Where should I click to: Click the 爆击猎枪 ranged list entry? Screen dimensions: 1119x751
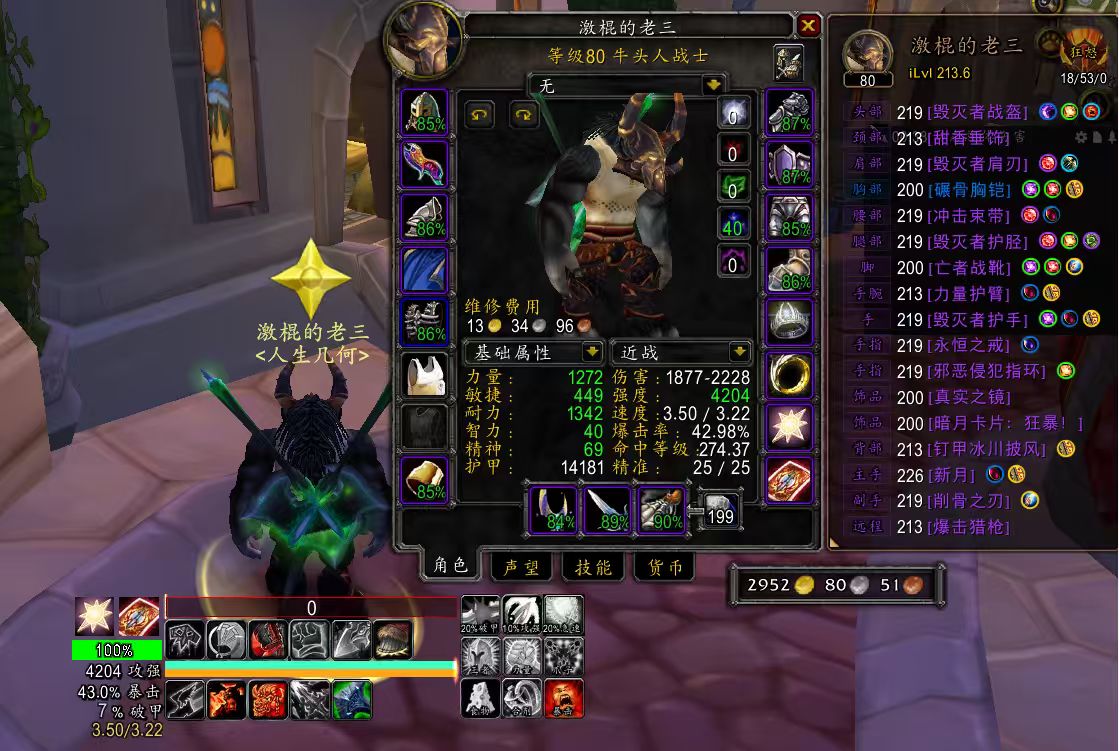point(969,526)
